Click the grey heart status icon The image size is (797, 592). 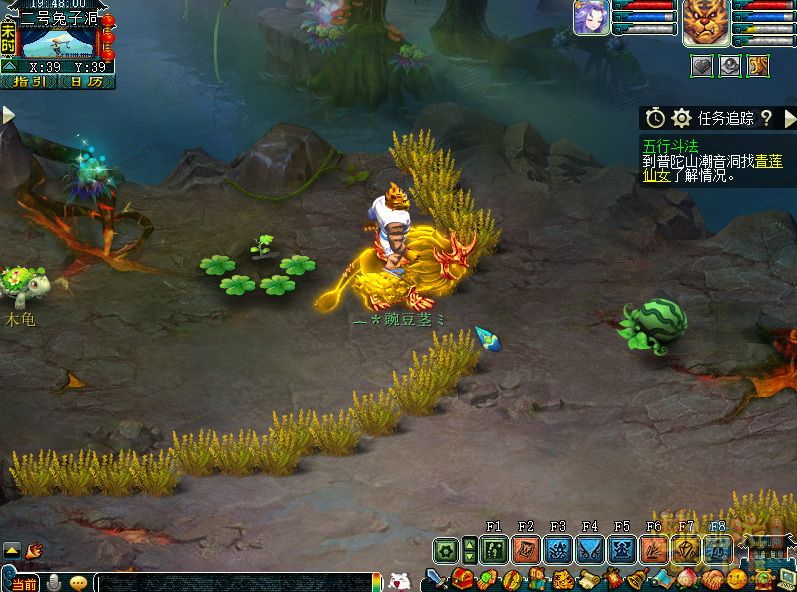(x=703, y=66)
